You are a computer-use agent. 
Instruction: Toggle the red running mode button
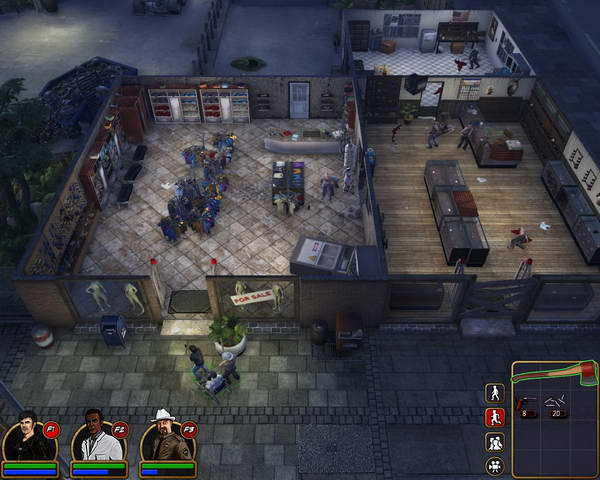pyautogui.click(x=494, y=417)
